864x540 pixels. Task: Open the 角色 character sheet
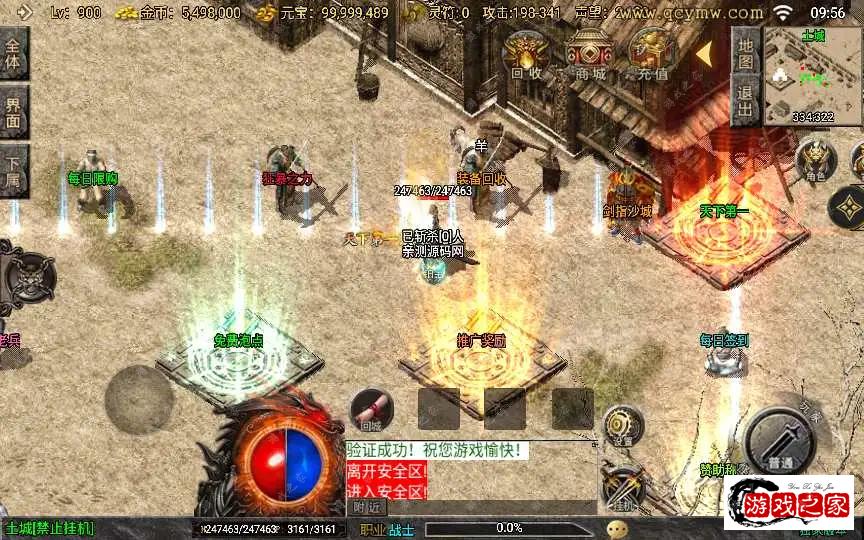pyautogui.click(x=815, y=160)
